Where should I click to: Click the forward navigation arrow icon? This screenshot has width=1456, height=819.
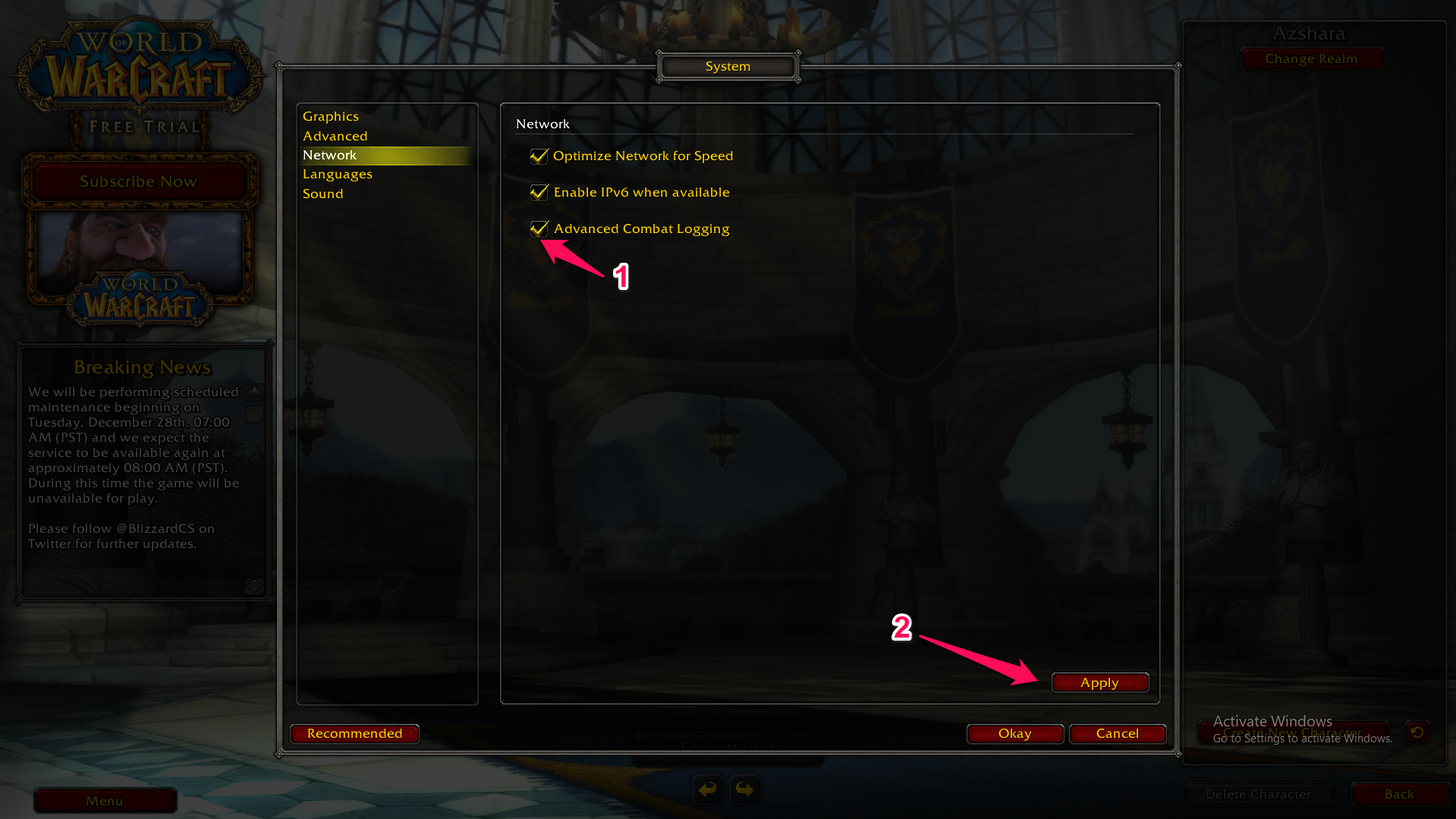point(744,789)
